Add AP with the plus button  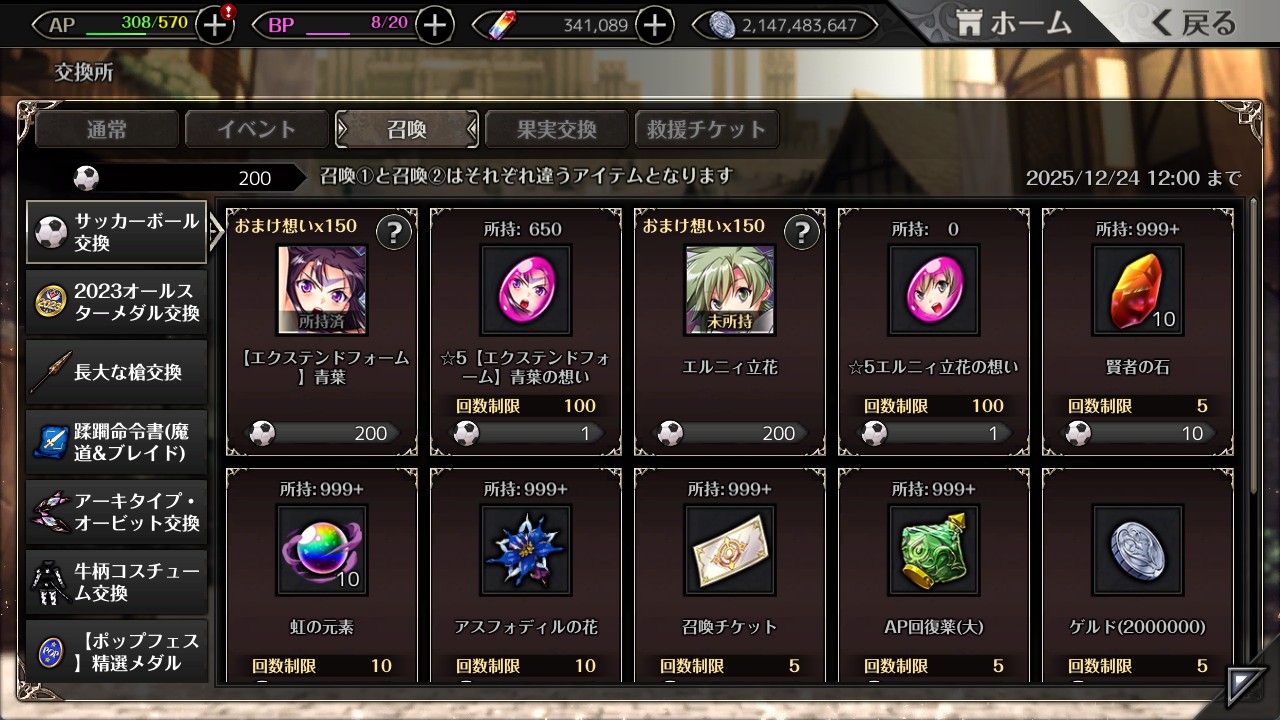(215, 25)
